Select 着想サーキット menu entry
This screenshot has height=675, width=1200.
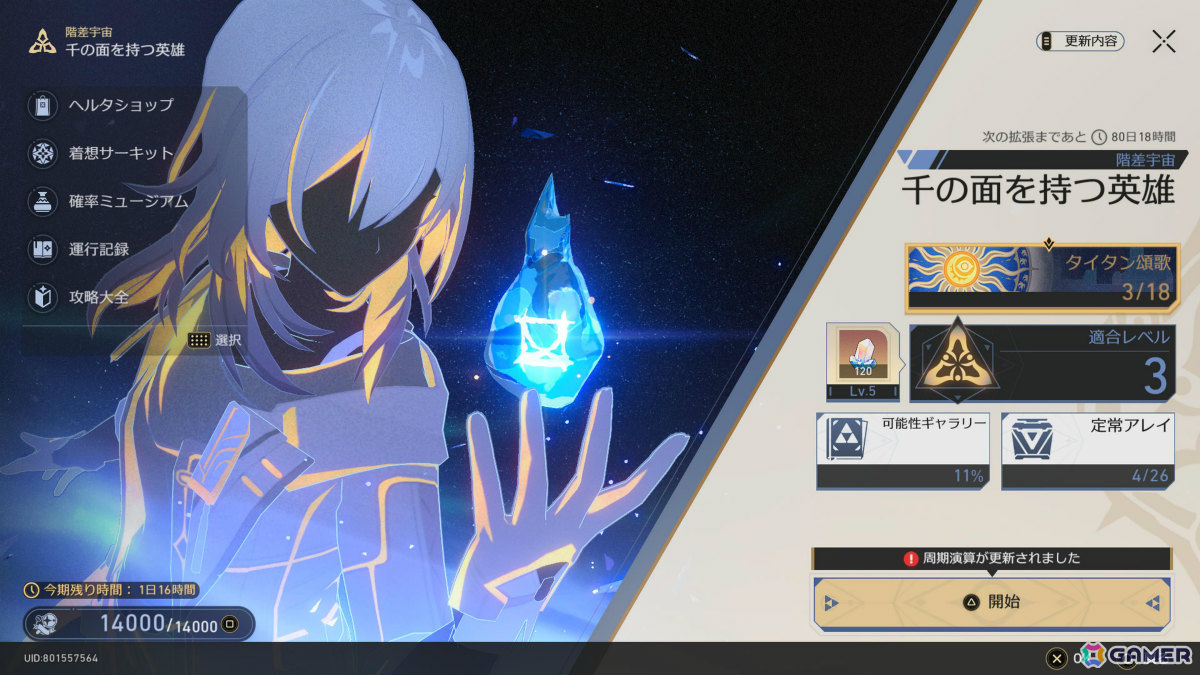tap(120, 153)
